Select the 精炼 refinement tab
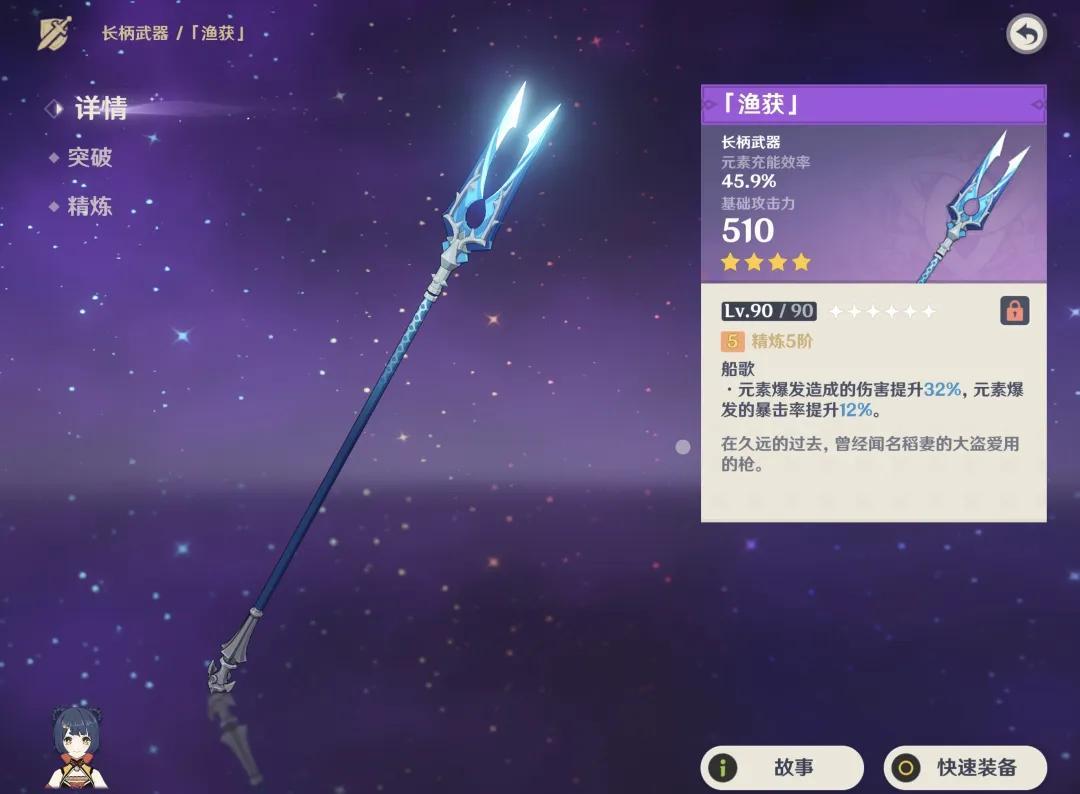The height and width of the screenshot is (794, 1080). 89,207
